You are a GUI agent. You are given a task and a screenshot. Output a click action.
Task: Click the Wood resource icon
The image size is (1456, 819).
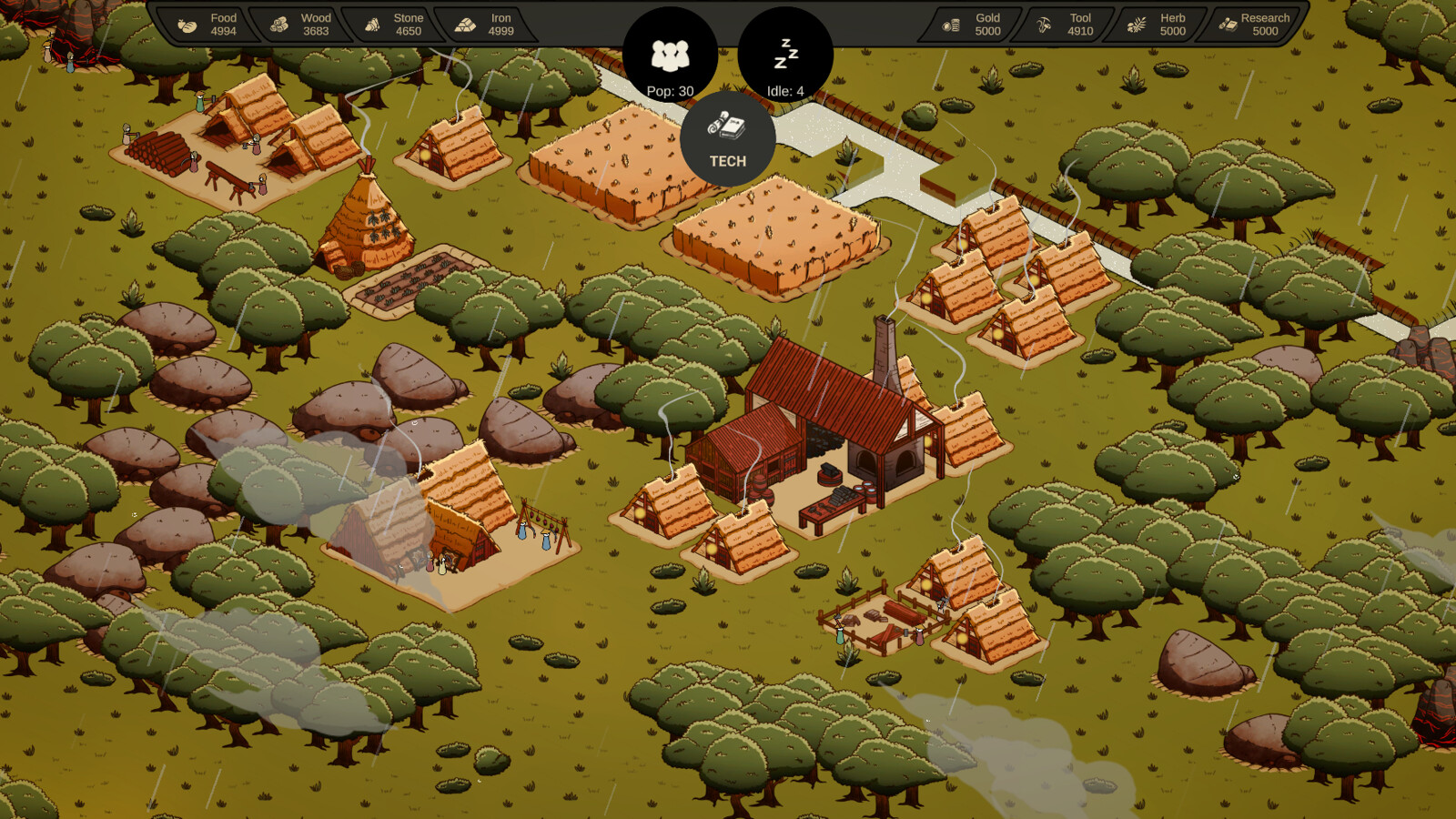click(x=278, y=25)
